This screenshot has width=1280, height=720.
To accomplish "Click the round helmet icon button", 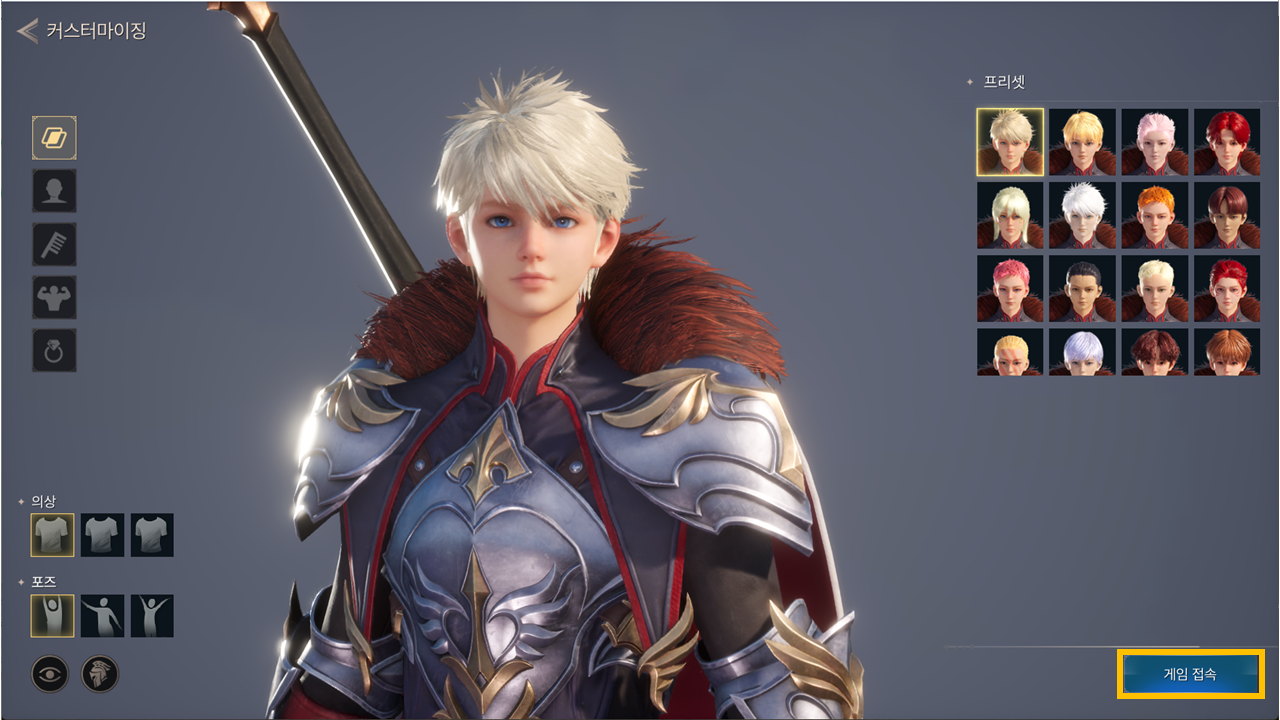I will coord(100,674).
